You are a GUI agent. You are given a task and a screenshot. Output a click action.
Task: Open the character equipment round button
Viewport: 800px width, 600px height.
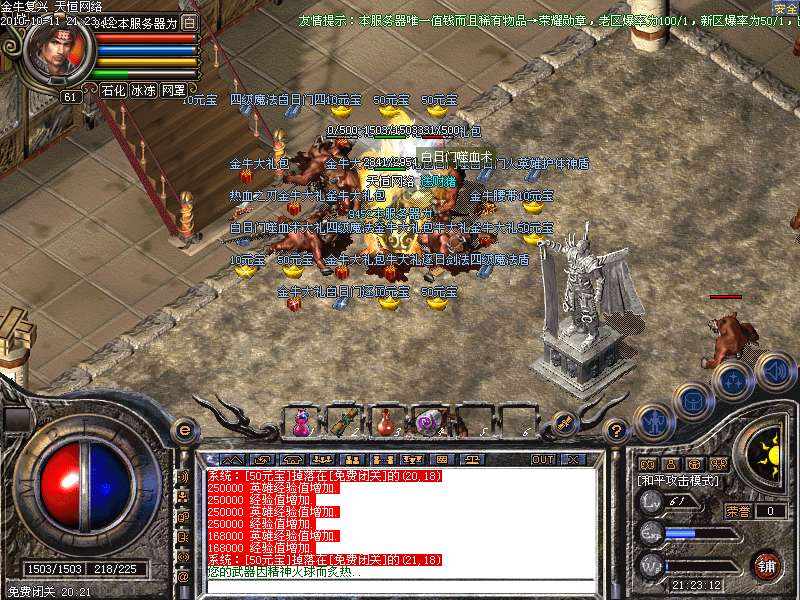(654, 421)
